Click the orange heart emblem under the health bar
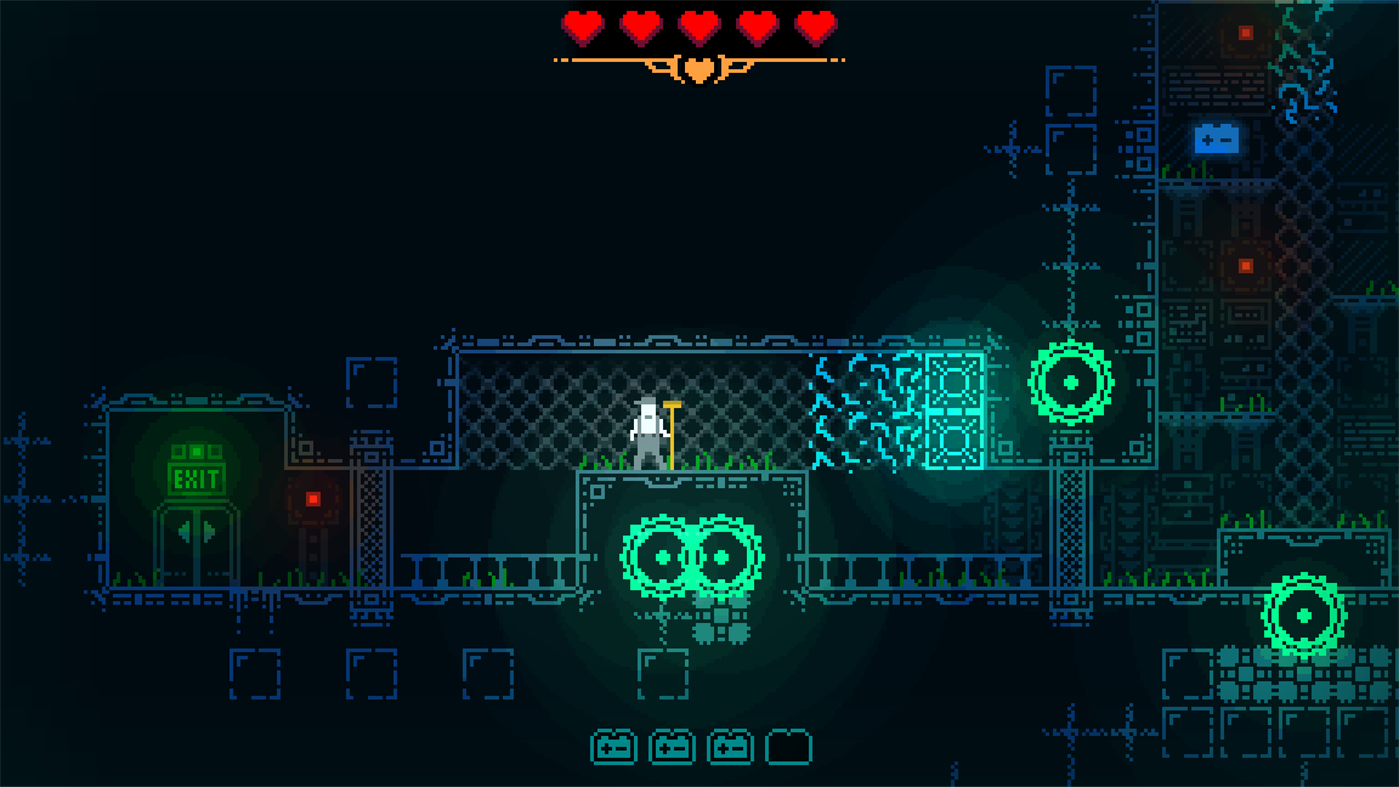Screen dimensions: 1399x787 point(698,69)
